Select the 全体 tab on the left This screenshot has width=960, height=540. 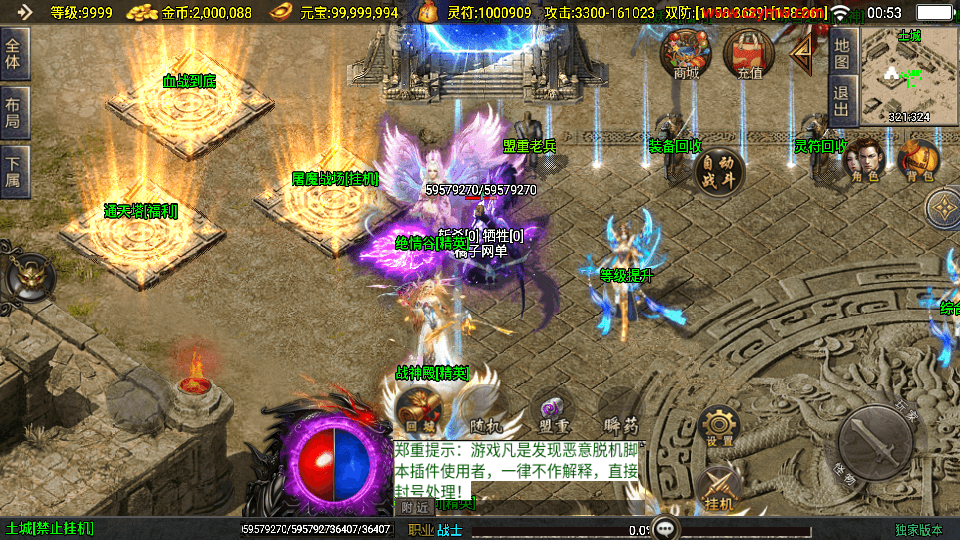click(x=14, y=54)
